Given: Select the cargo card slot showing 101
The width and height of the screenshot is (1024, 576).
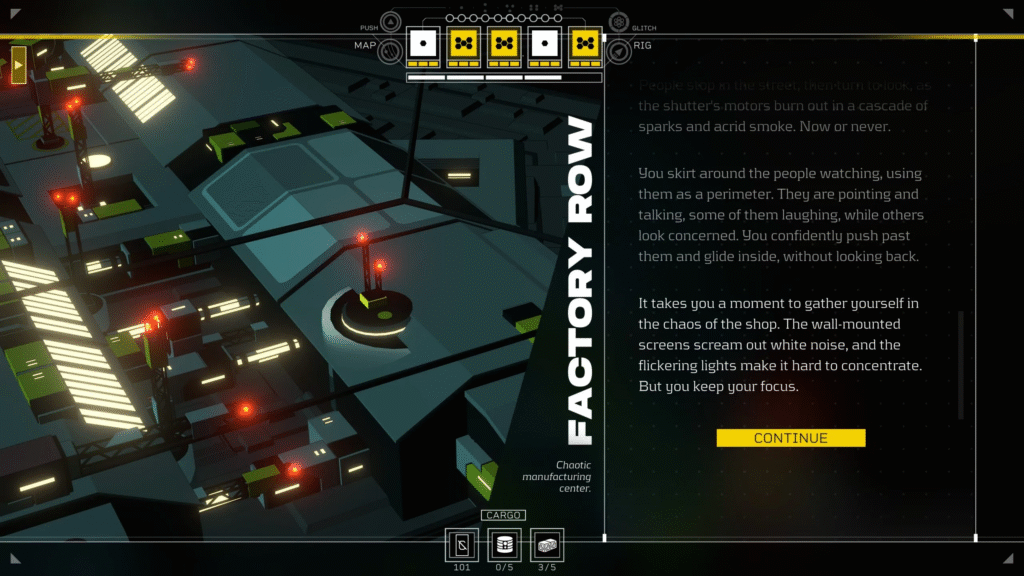Looking at the screenshot, I should pos(461,545).
